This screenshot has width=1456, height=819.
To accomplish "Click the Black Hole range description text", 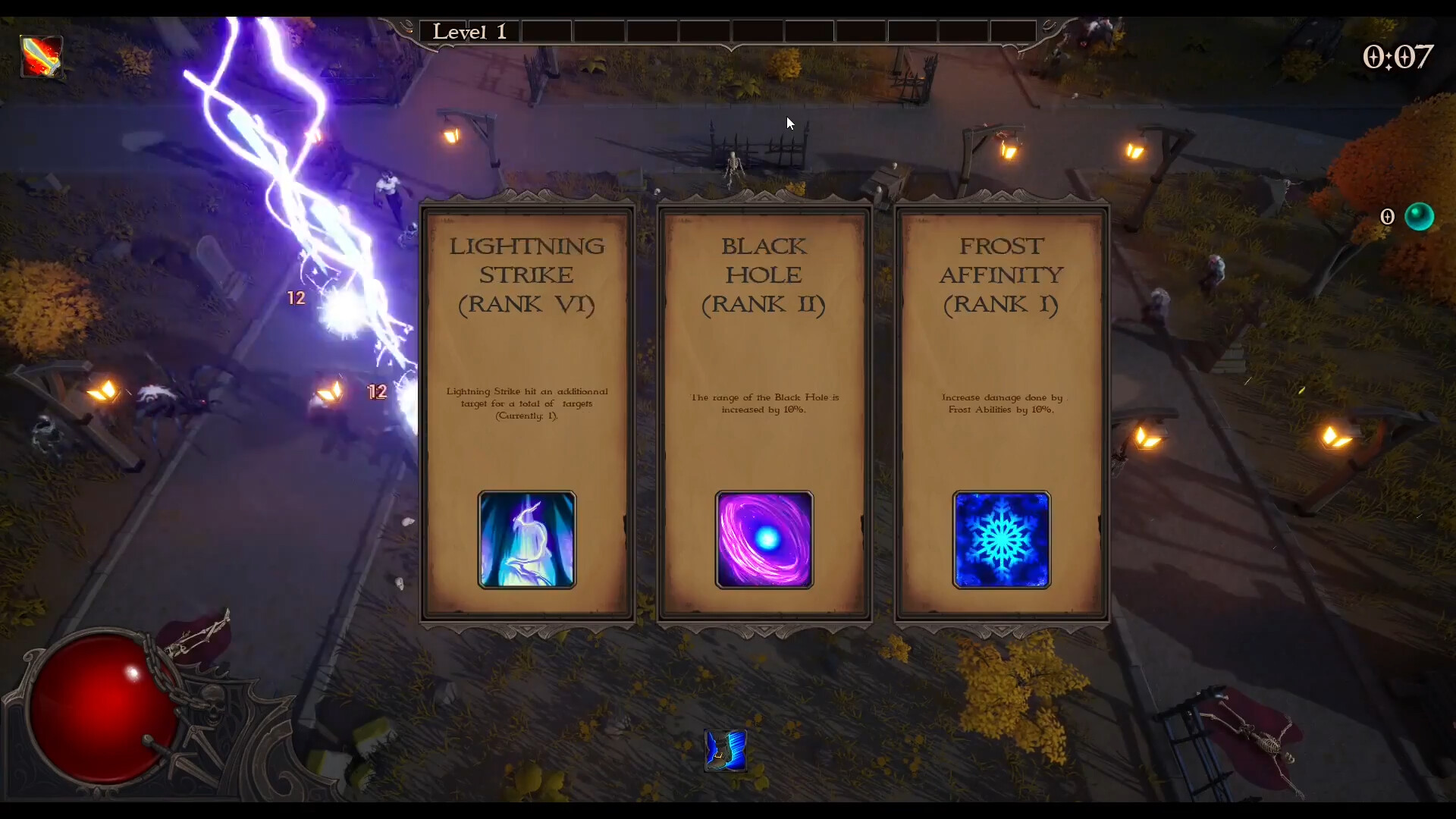I will tap(764, 403).
